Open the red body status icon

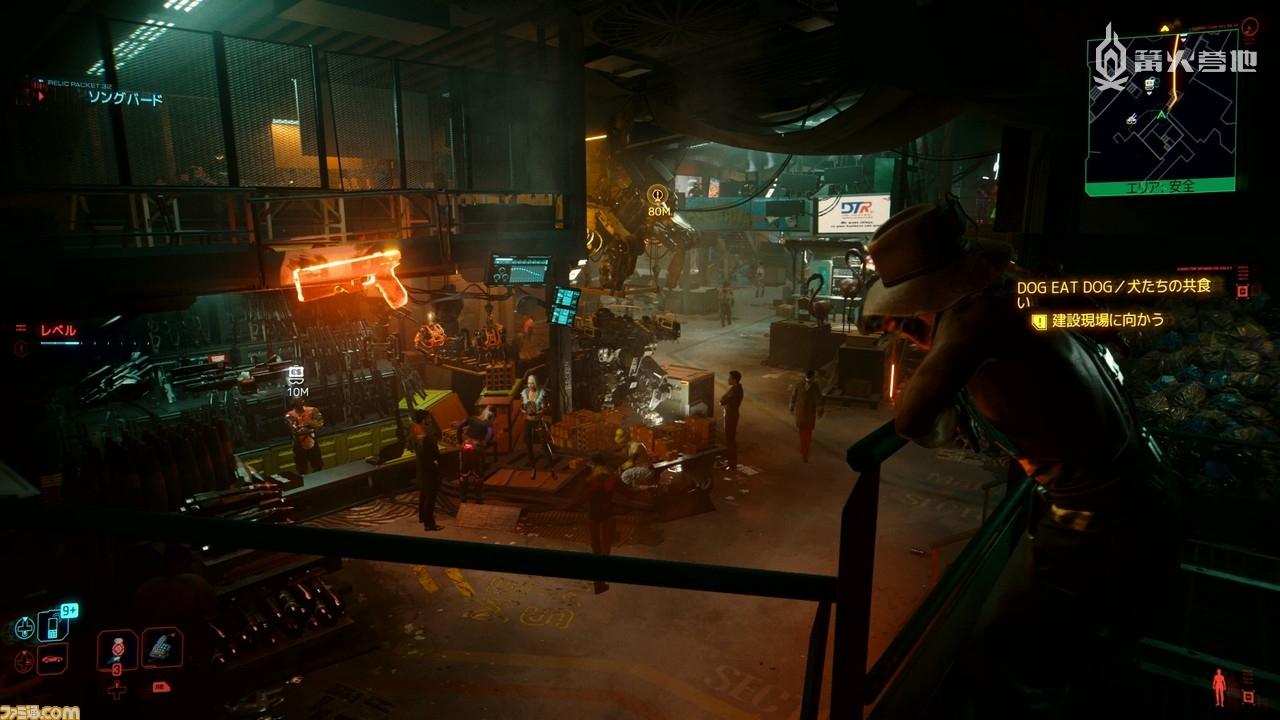(1219, 688)
